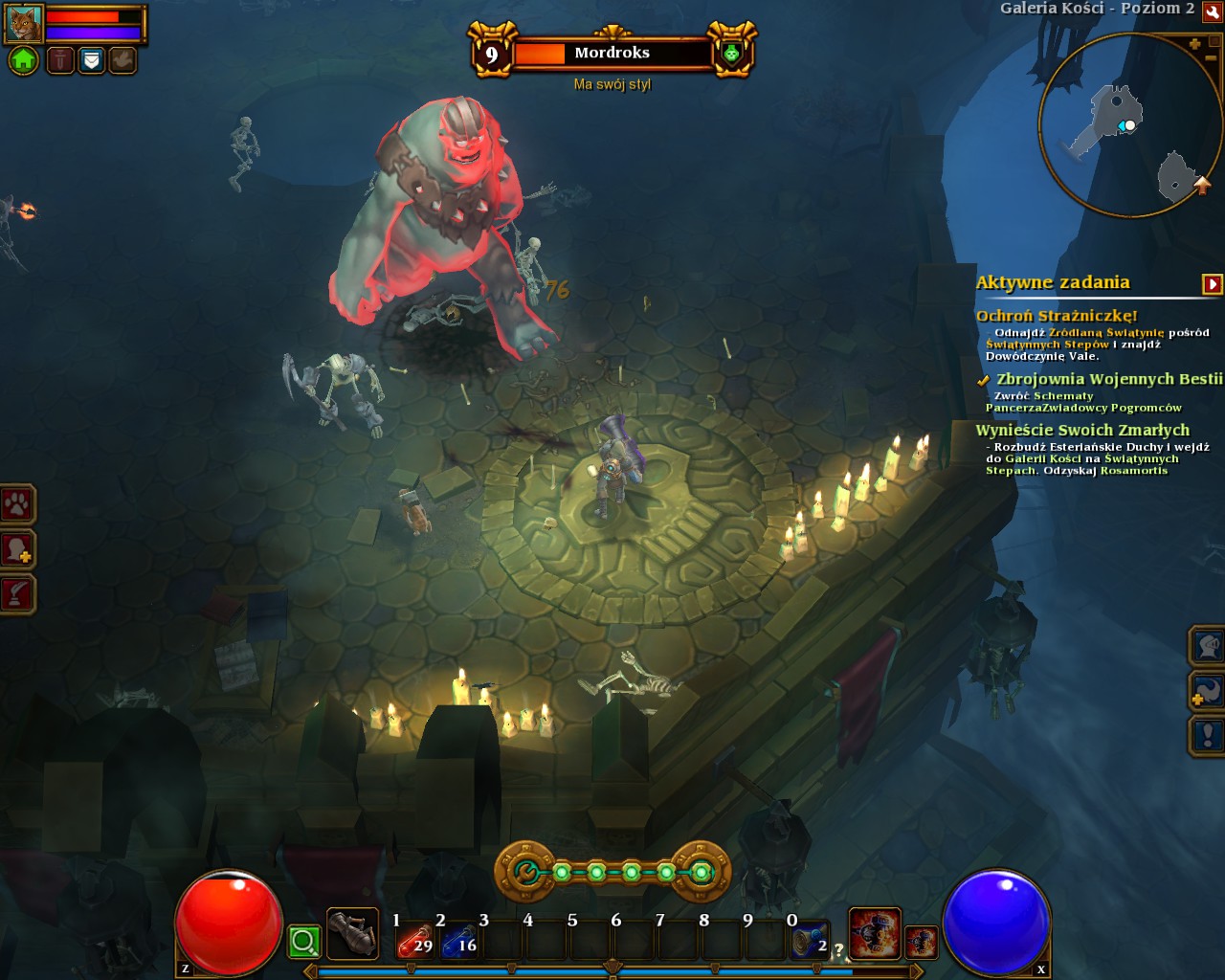Open the wrench settings menu
Screen dimensions: 1225x980
1213,13
